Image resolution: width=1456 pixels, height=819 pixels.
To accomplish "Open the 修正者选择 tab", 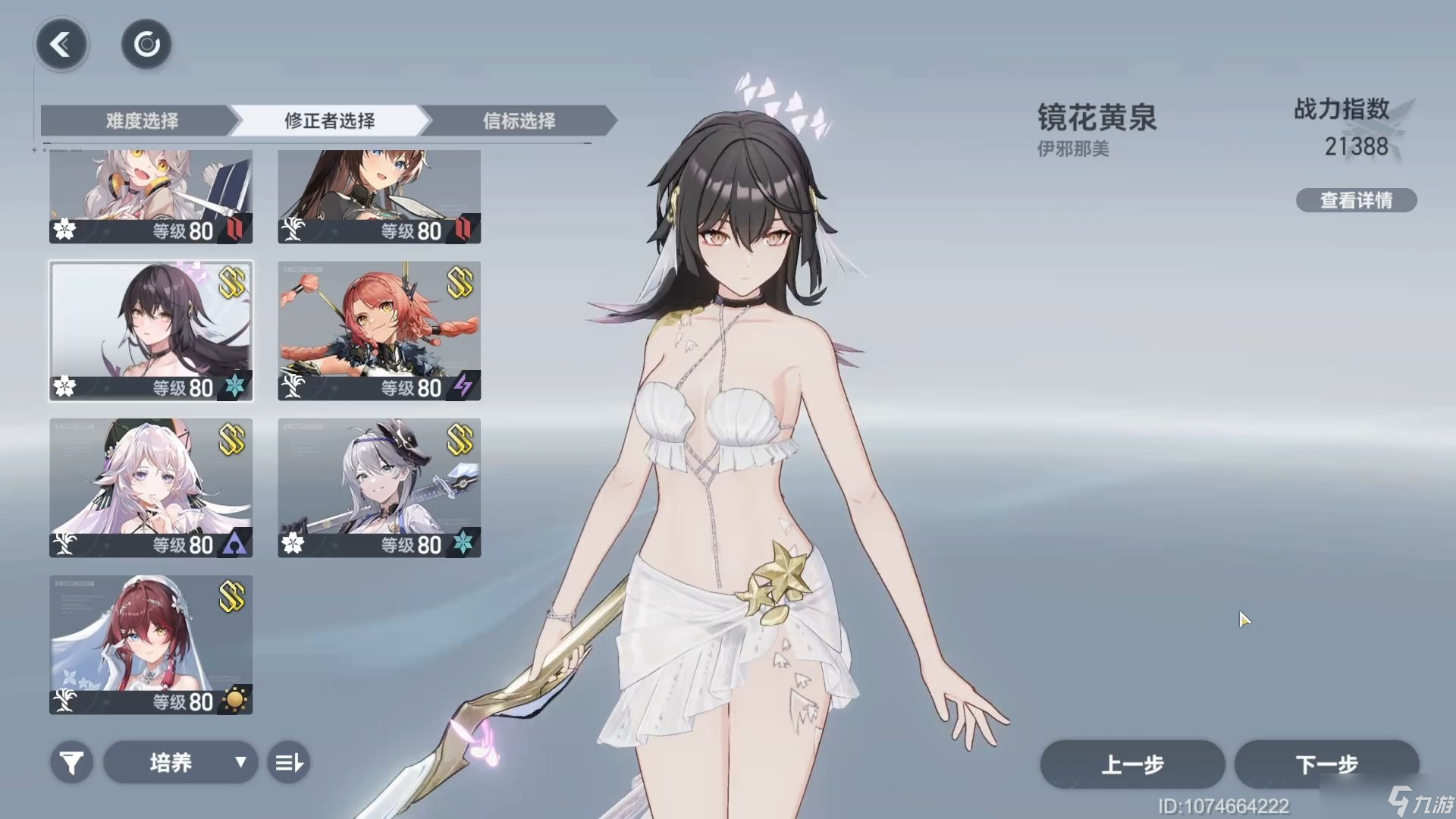I will (x=330, y=121).
